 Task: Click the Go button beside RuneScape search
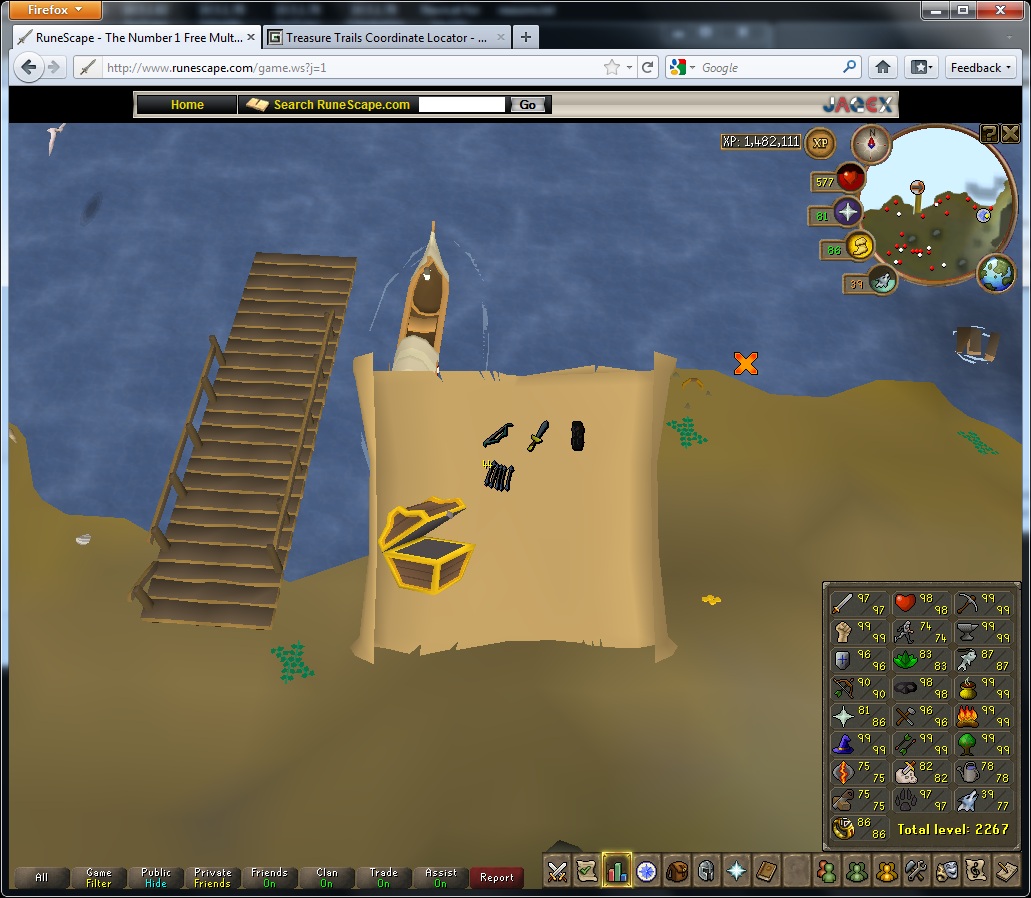528,105
